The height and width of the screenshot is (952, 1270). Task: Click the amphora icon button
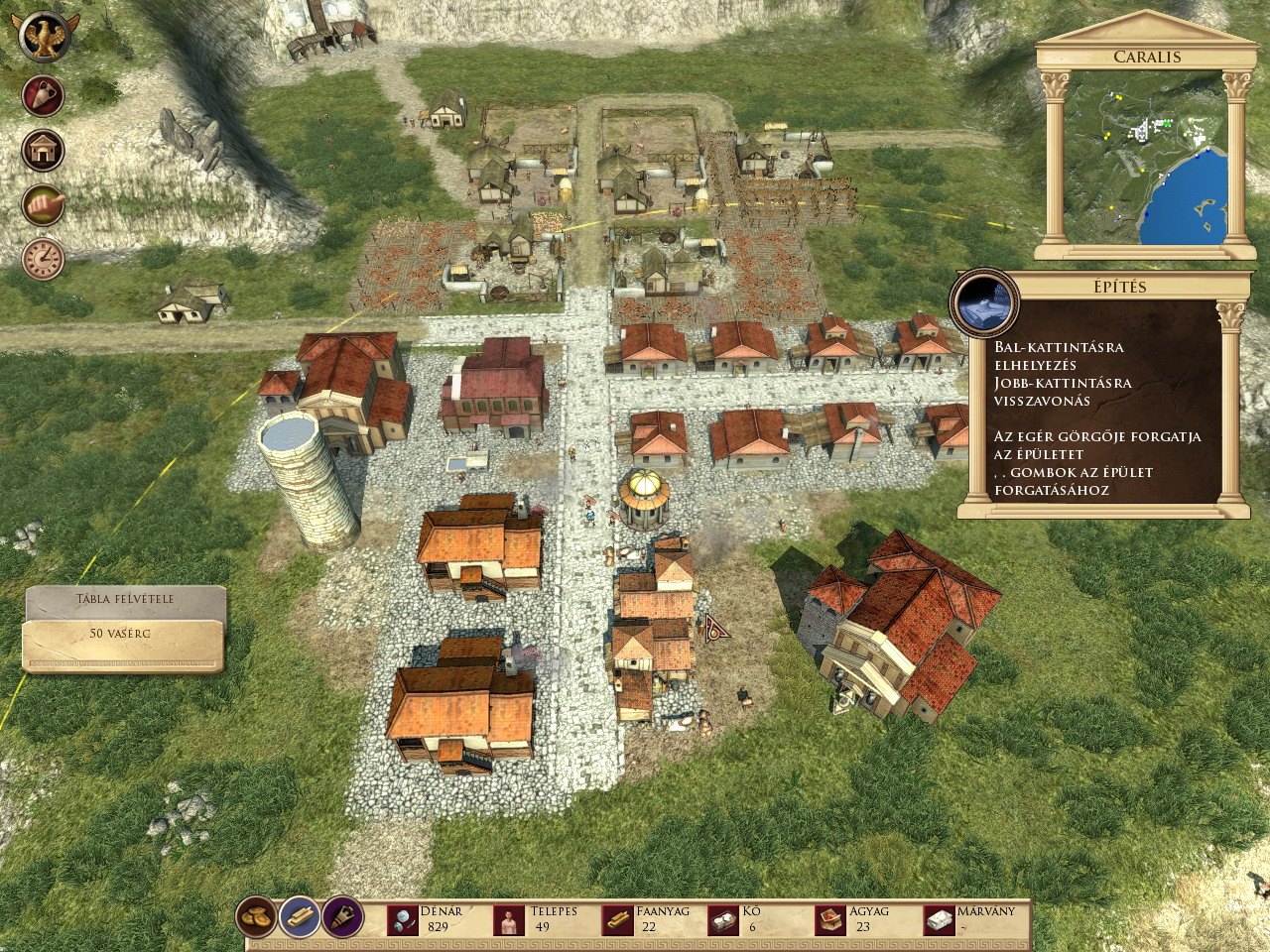43,96
